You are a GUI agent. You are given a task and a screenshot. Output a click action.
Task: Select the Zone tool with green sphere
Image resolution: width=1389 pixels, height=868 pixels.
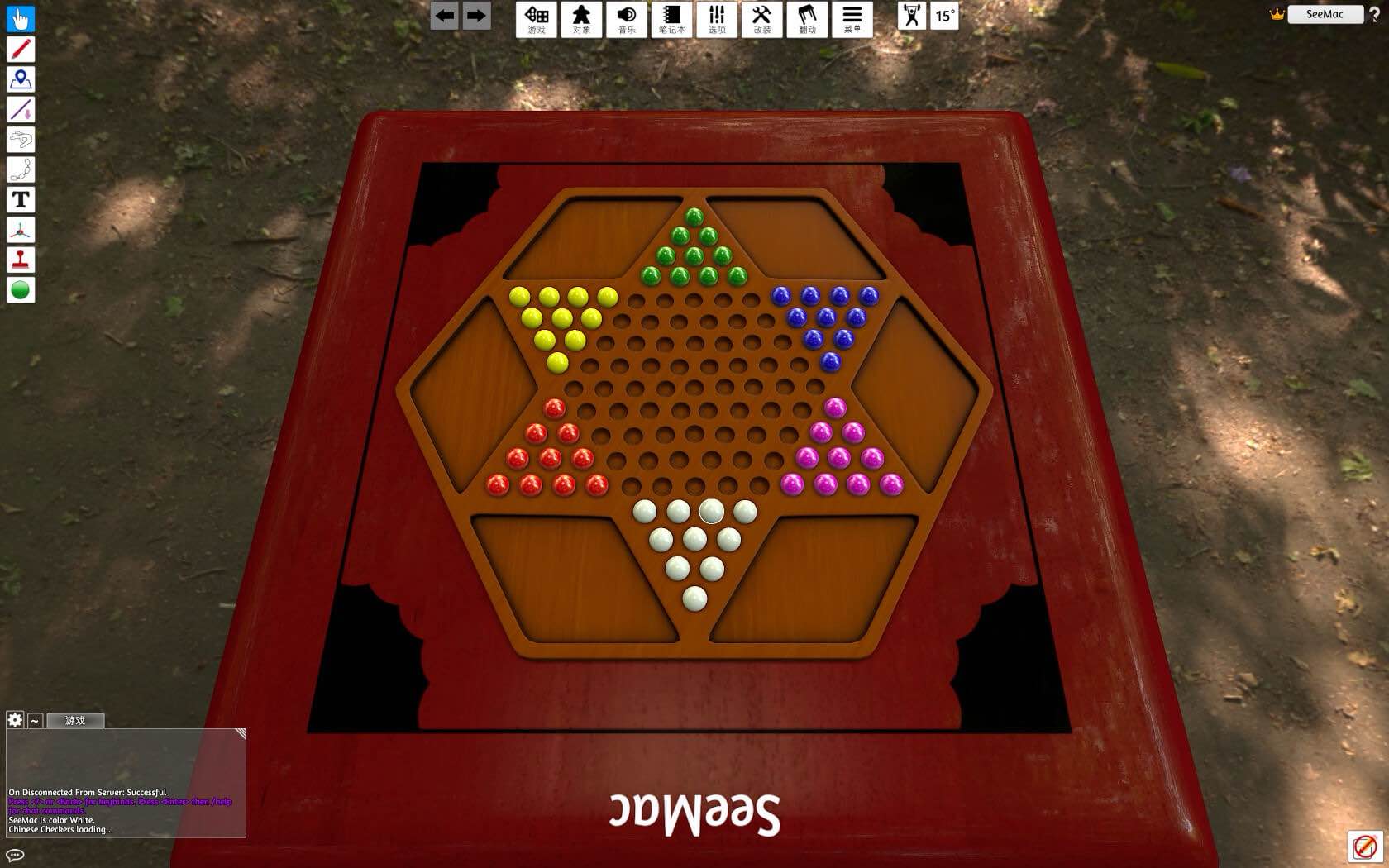pos(20,289)
